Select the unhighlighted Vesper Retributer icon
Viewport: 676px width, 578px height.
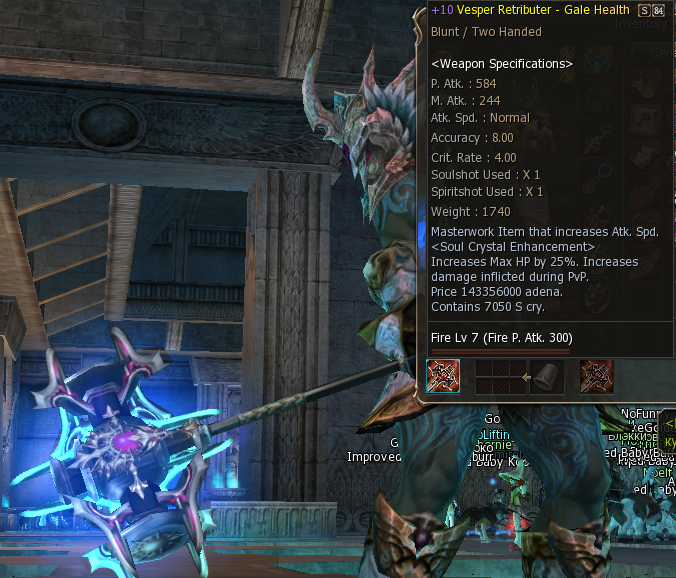[x=596, y=377]
